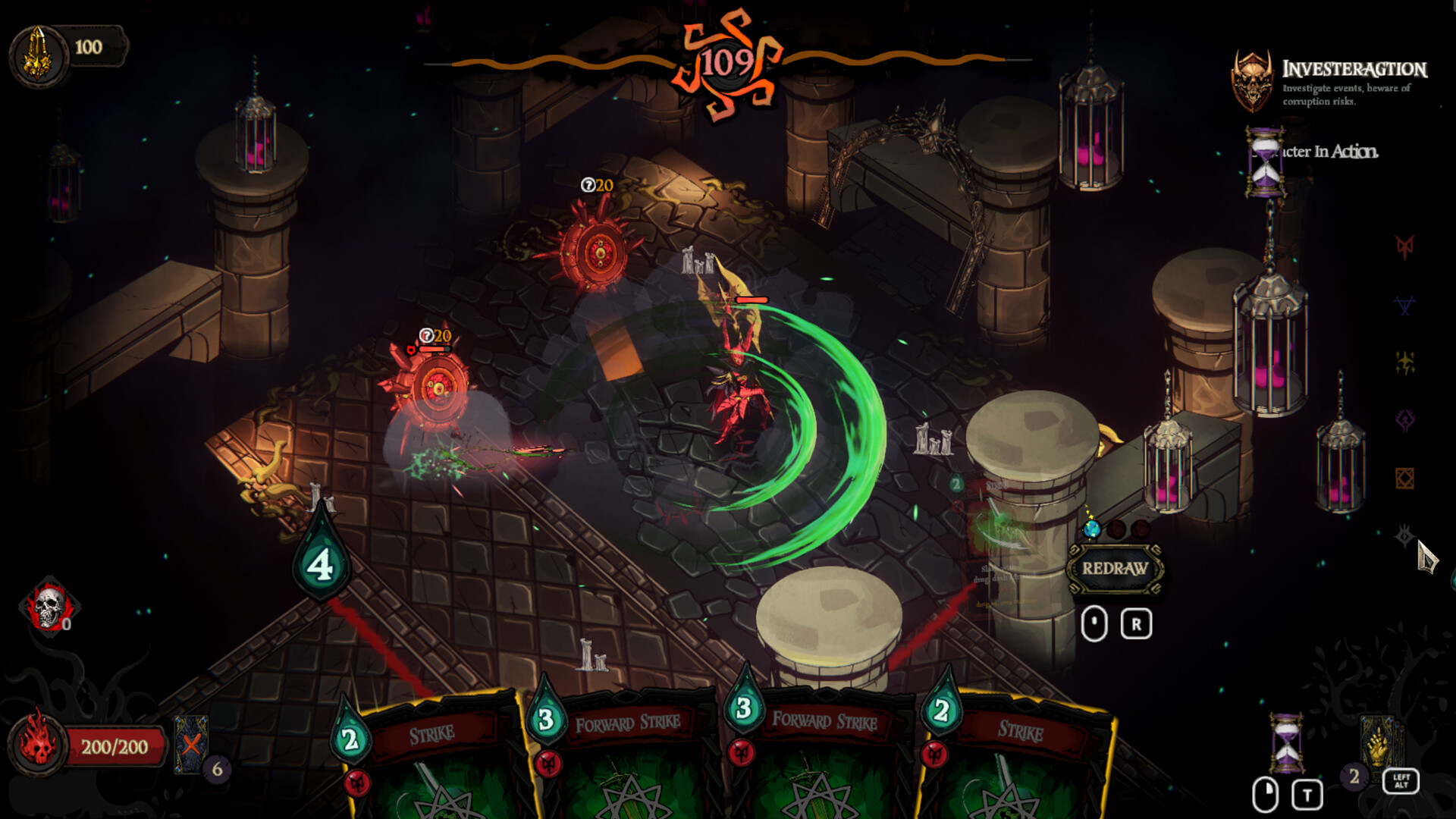Screen dimensions: 1456x819
Task: Click the yellow sparkburst rune on the right sidebar
Action: pyautogui.click(x=1405, y=361)
